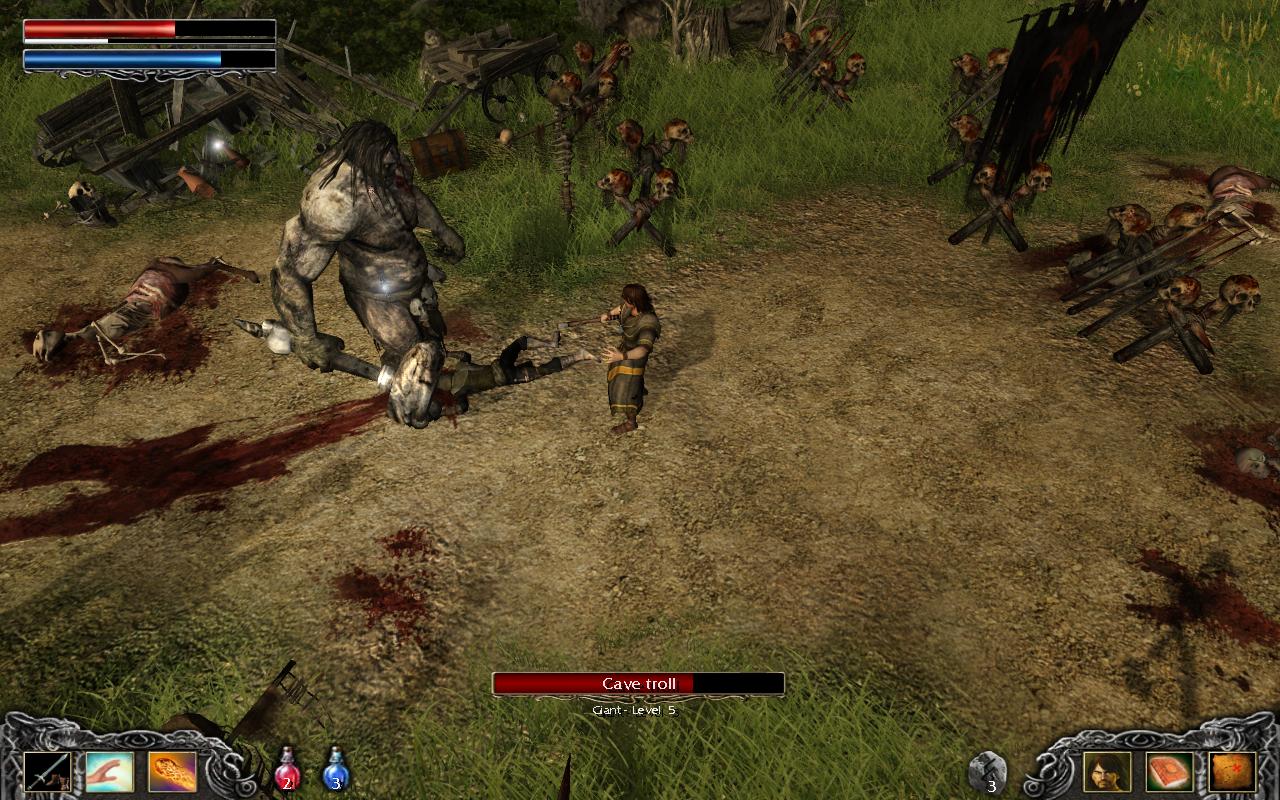Select the equipped sword weapon slot
Image resolution: width=1280 pixels, height=800 pixels.
click(x=48, y=770)
